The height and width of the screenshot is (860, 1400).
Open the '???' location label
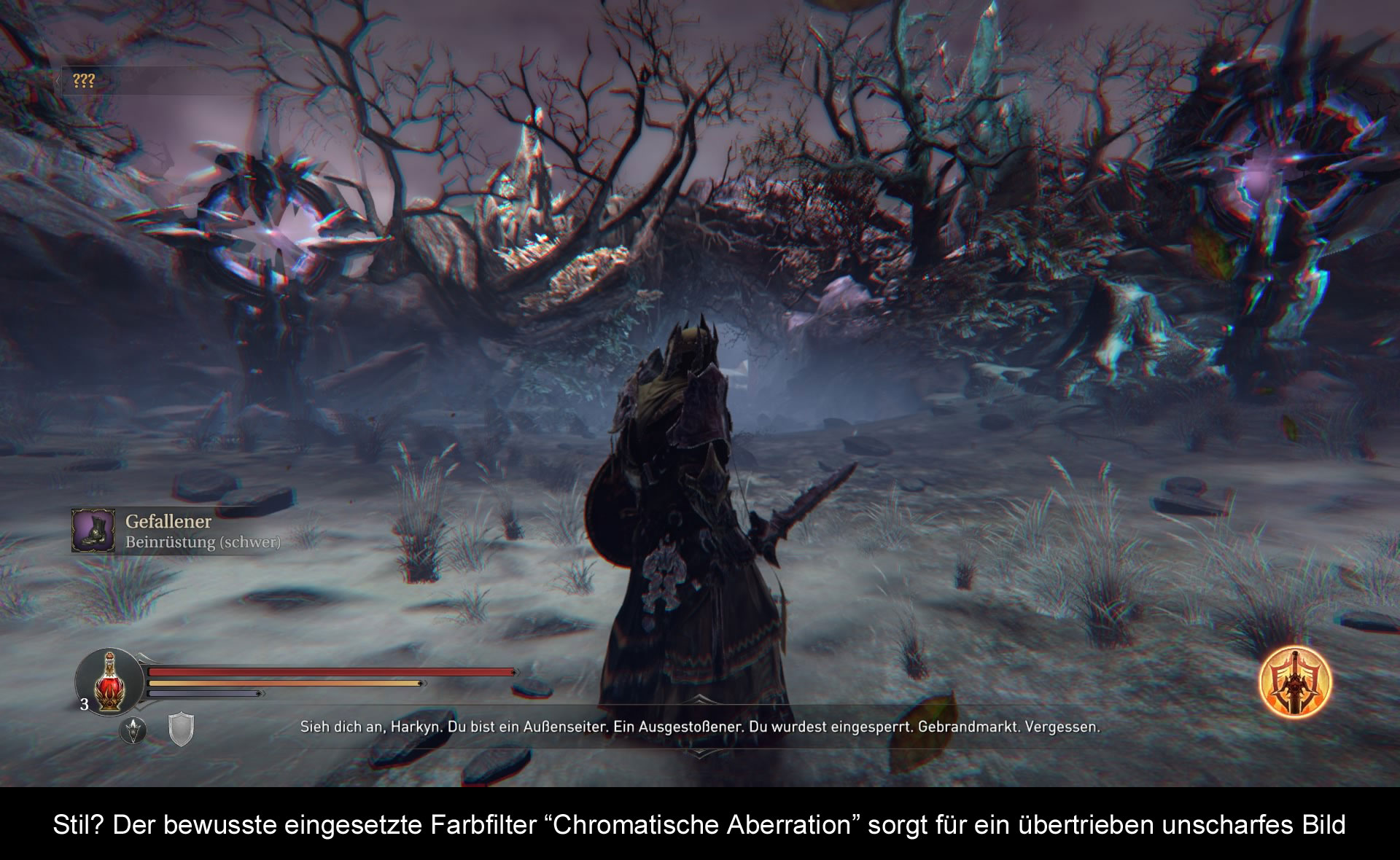point(84,81)
